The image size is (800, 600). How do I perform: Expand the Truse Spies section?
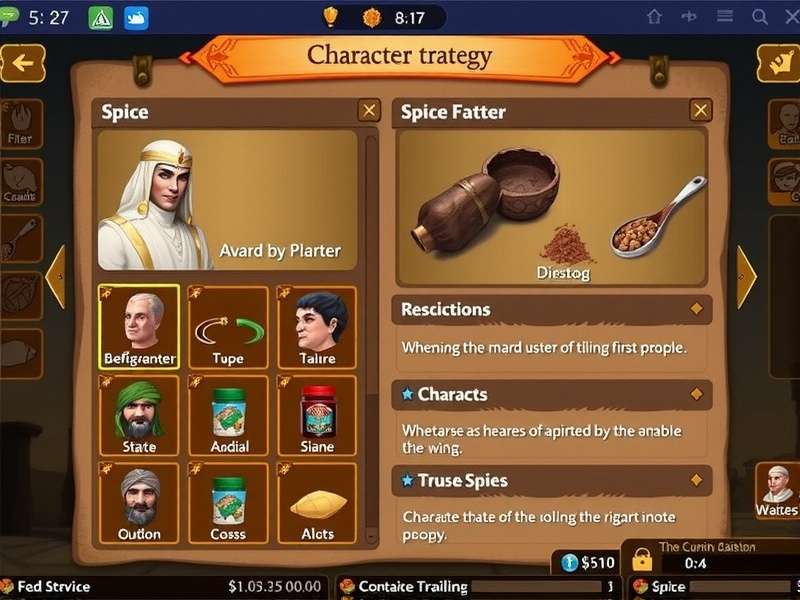[696, 481]
